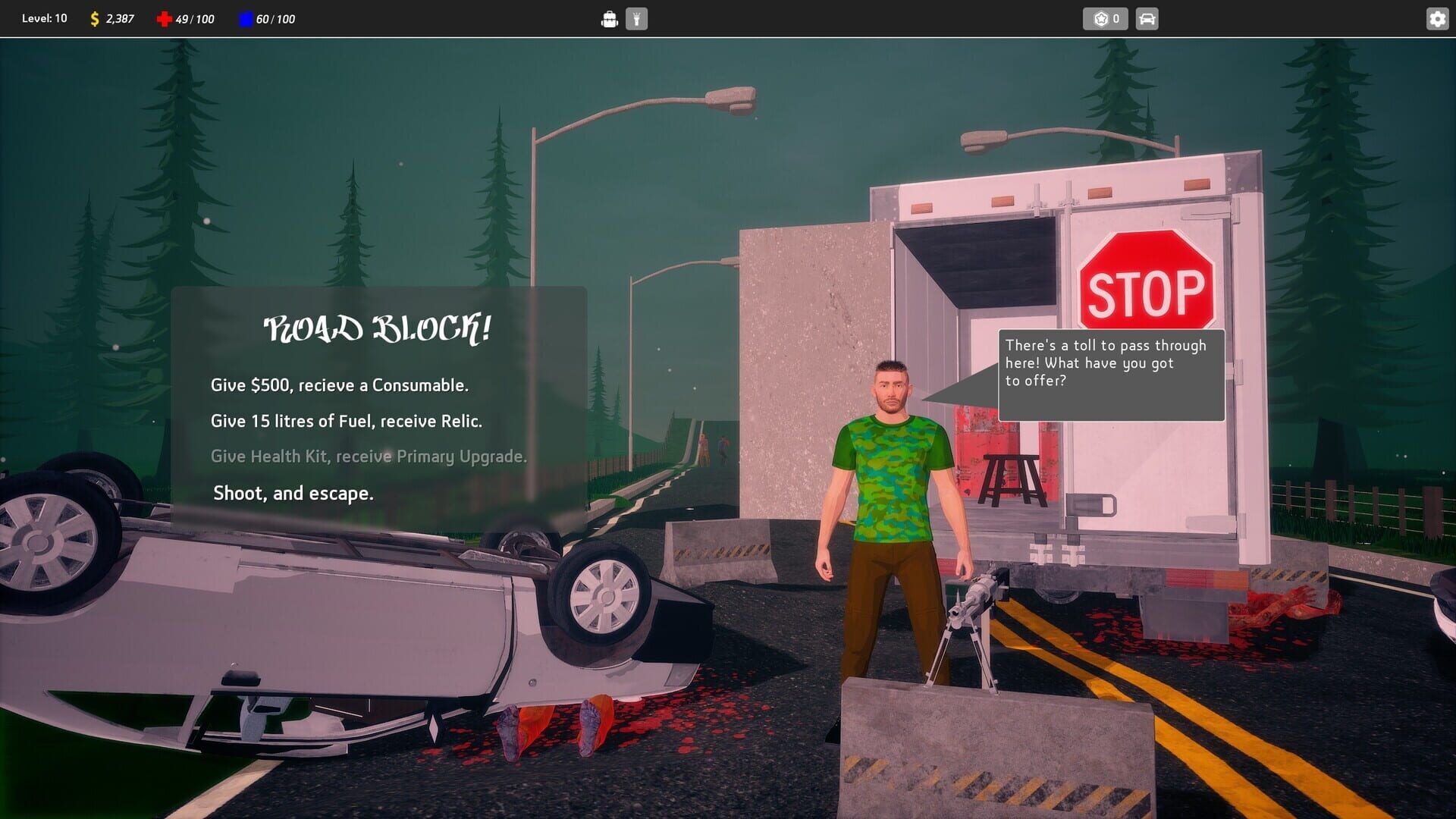Select the vehicle icon in top bar
1456x819 pixels.
coord(1145,18)
